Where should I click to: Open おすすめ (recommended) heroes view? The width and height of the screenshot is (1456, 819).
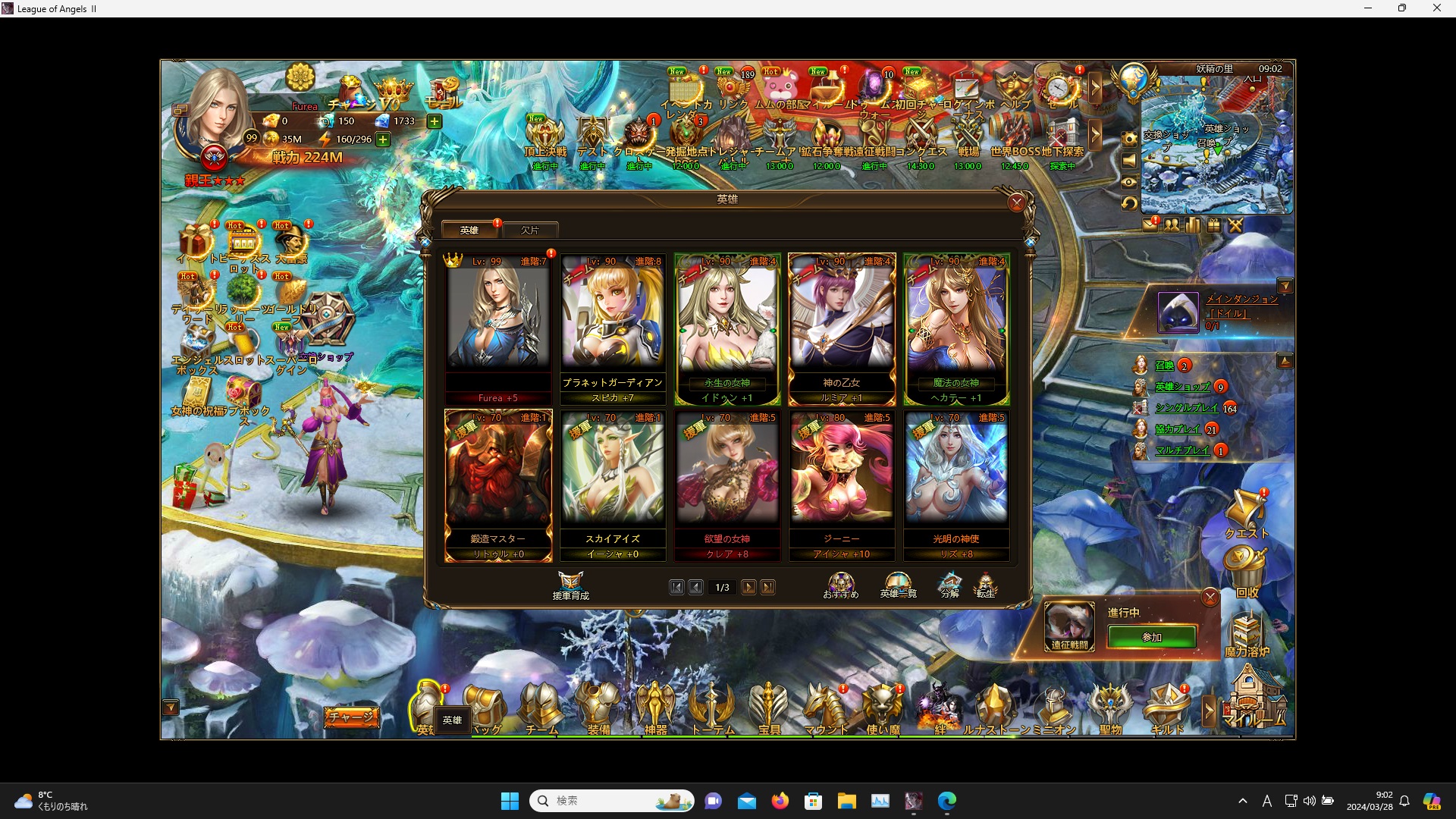[x=840, y=582]
